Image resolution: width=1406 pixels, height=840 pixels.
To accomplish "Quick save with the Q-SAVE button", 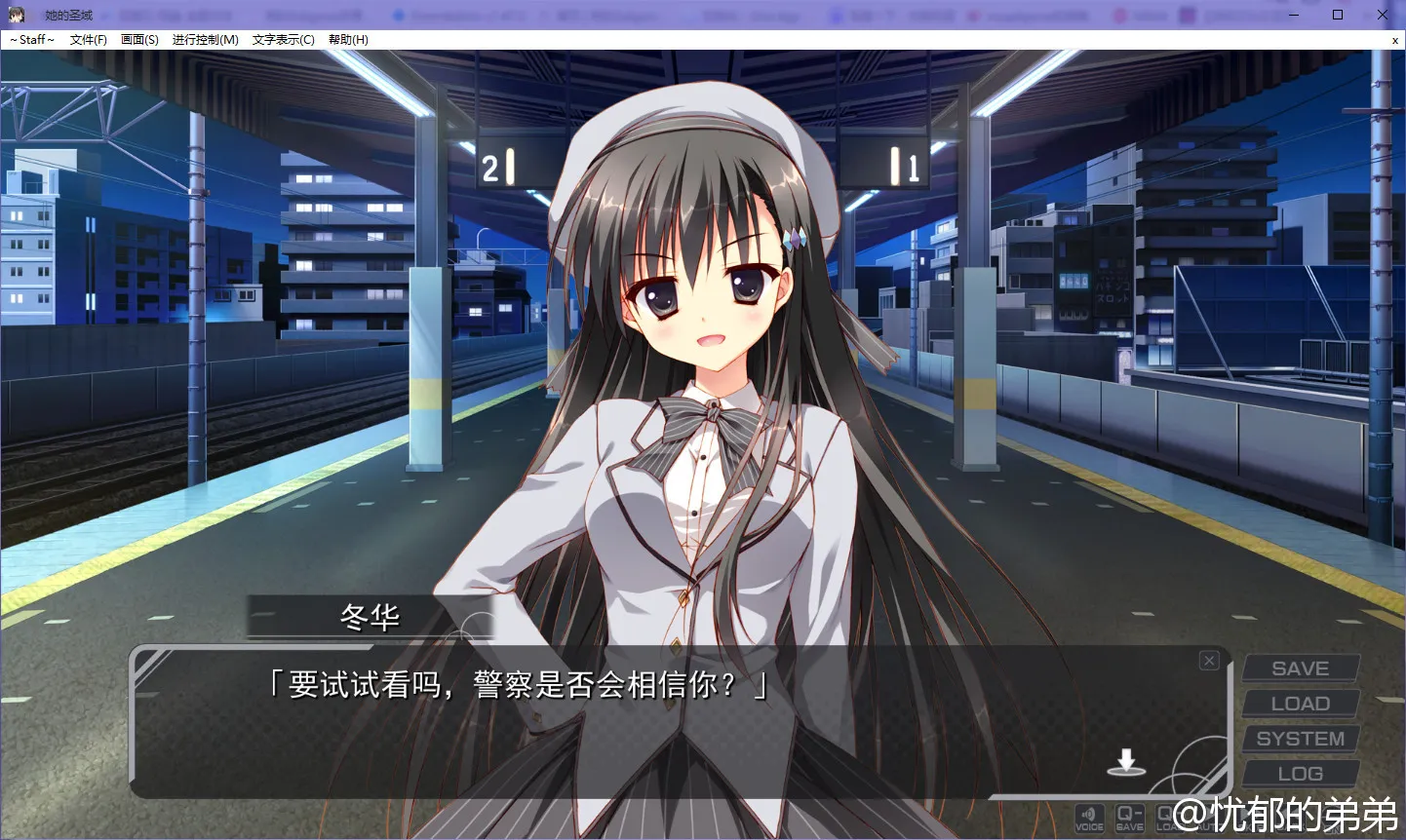I will [x=1129, y=818].
